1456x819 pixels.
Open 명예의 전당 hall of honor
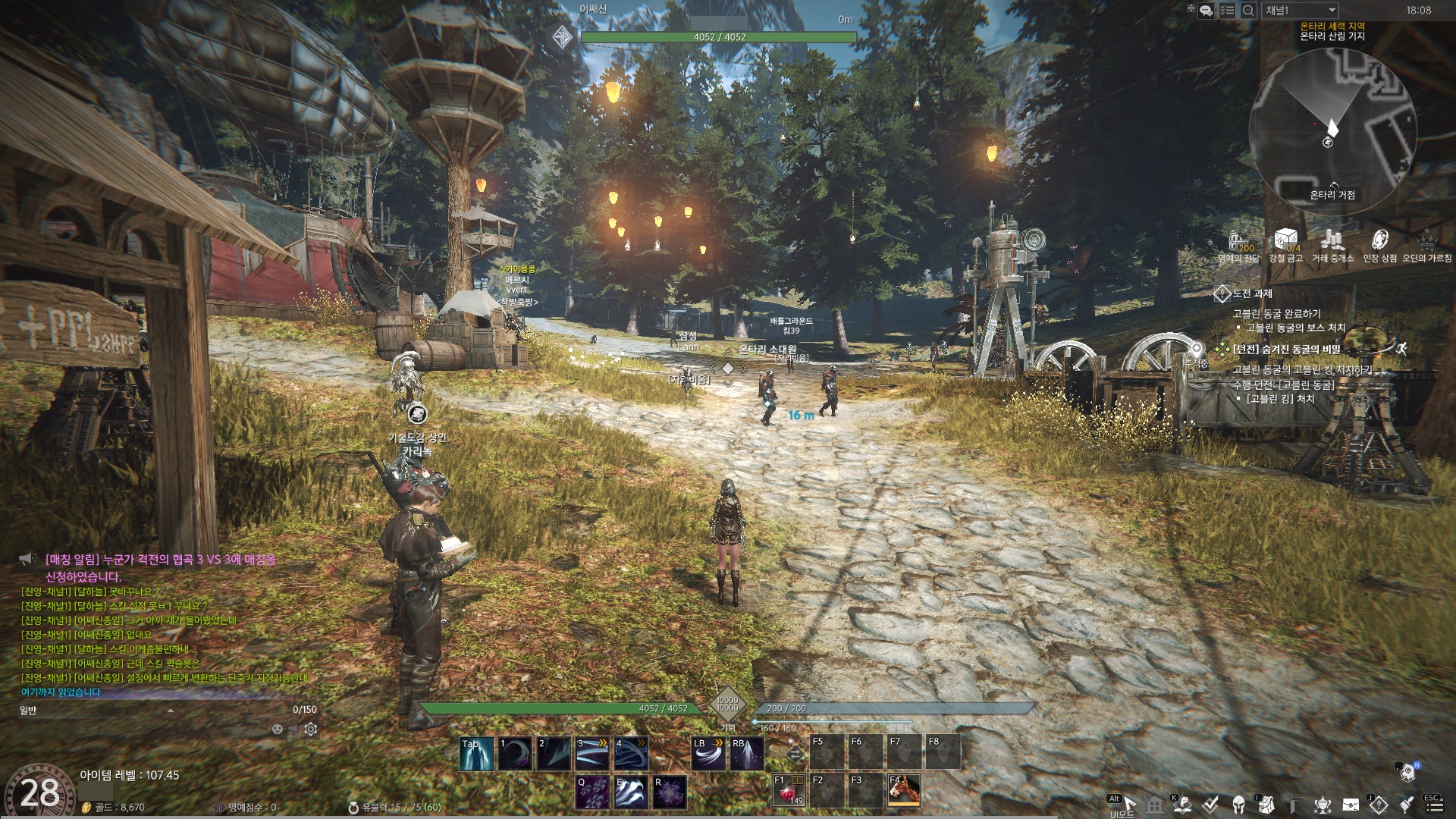(1238, 243)
